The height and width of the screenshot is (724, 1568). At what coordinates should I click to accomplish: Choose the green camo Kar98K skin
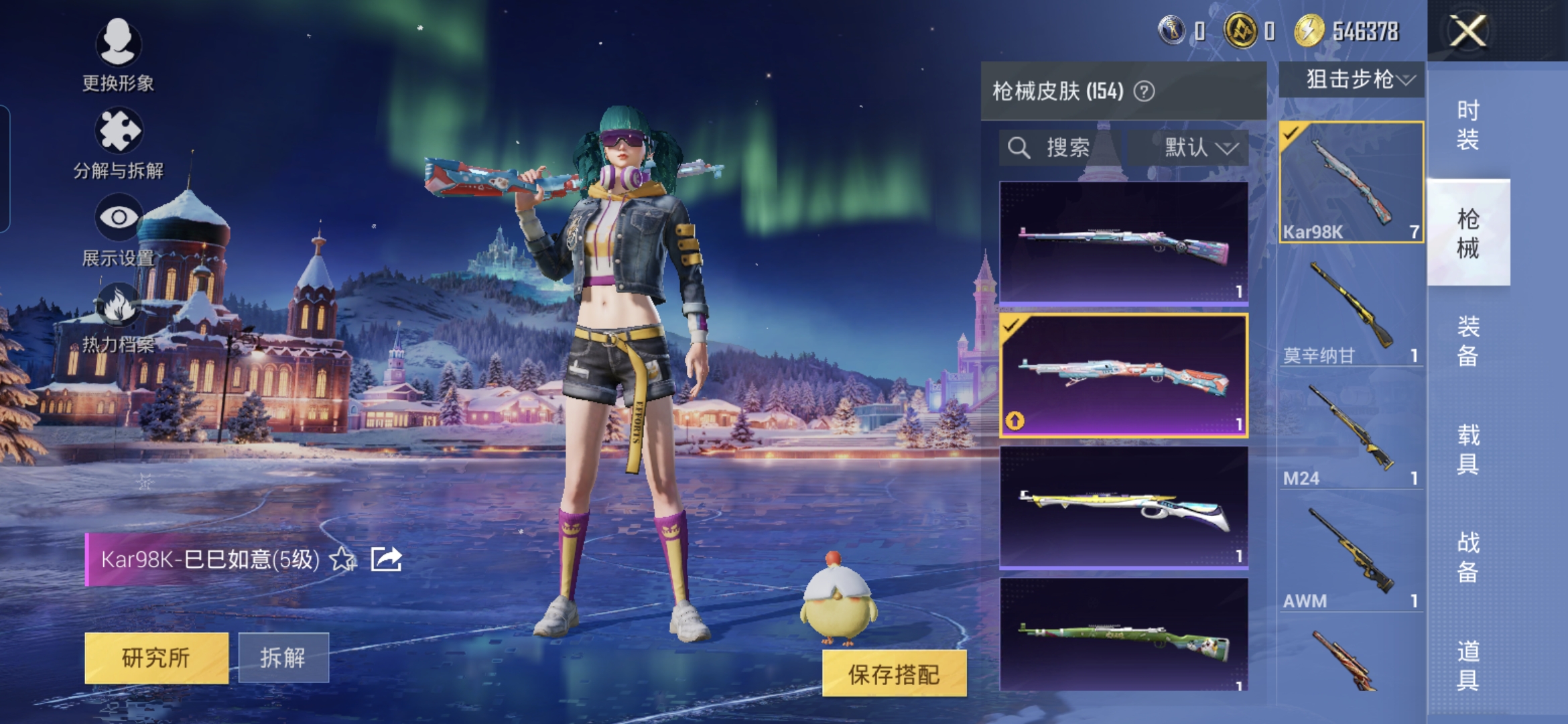[x=1123, y=636]
